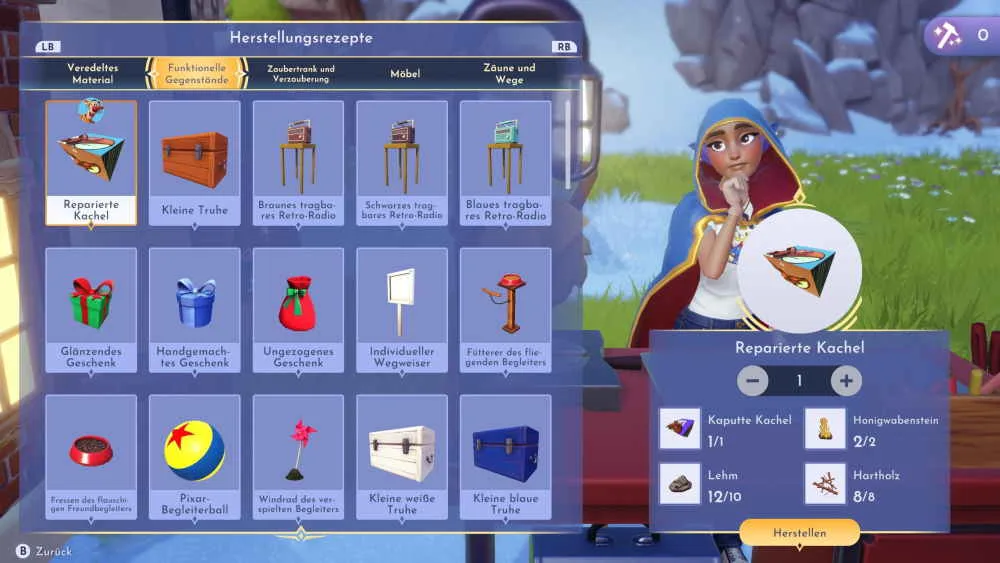Switch to the Veredeltes Material tab
This screenshot has width=1000, height=563.
click(92, 73)
